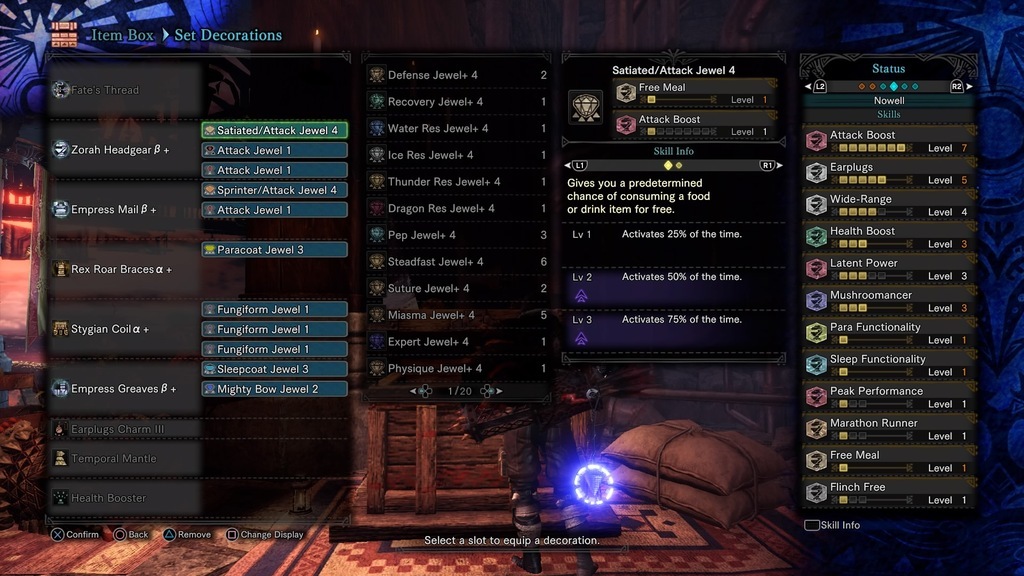Select the Flinch Free skill row
This screenshot has width=1024, height=576.
(888, 493)
